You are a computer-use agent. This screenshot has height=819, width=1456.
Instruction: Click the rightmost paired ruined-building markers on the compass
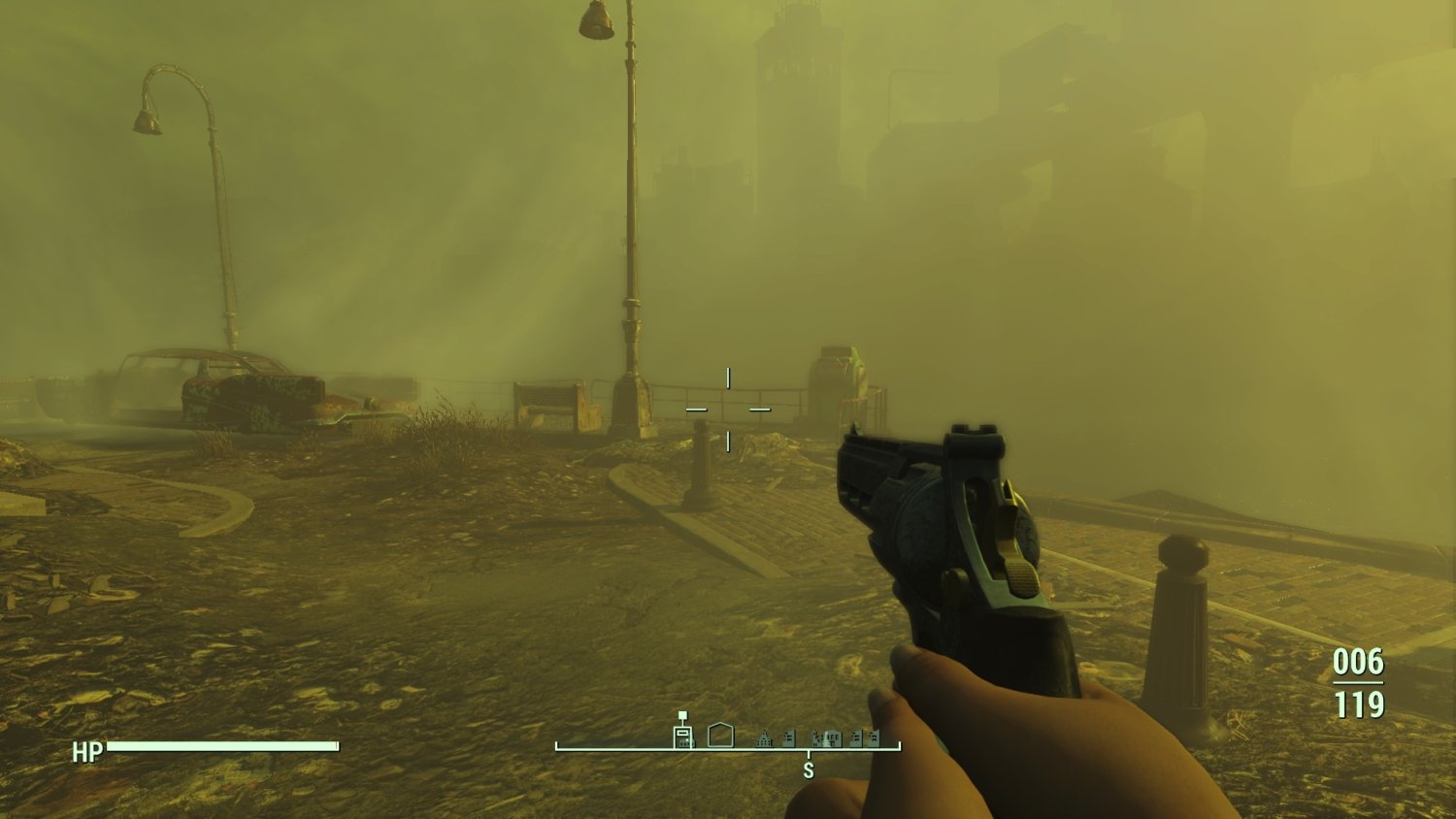[863, 737]
